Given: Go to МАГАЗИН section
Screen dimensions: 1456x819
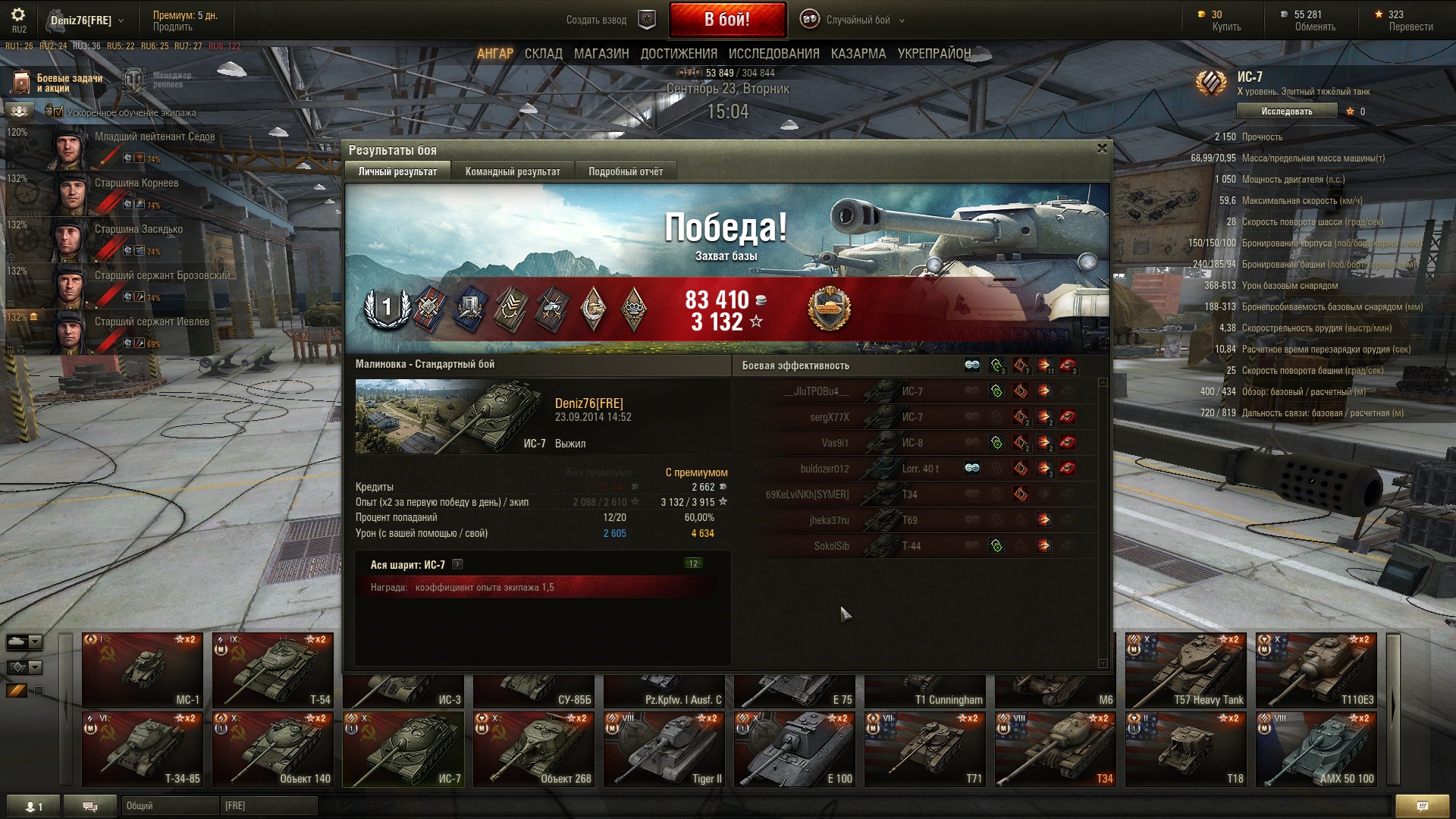Looking at the screenshot, I should (601, 54).
